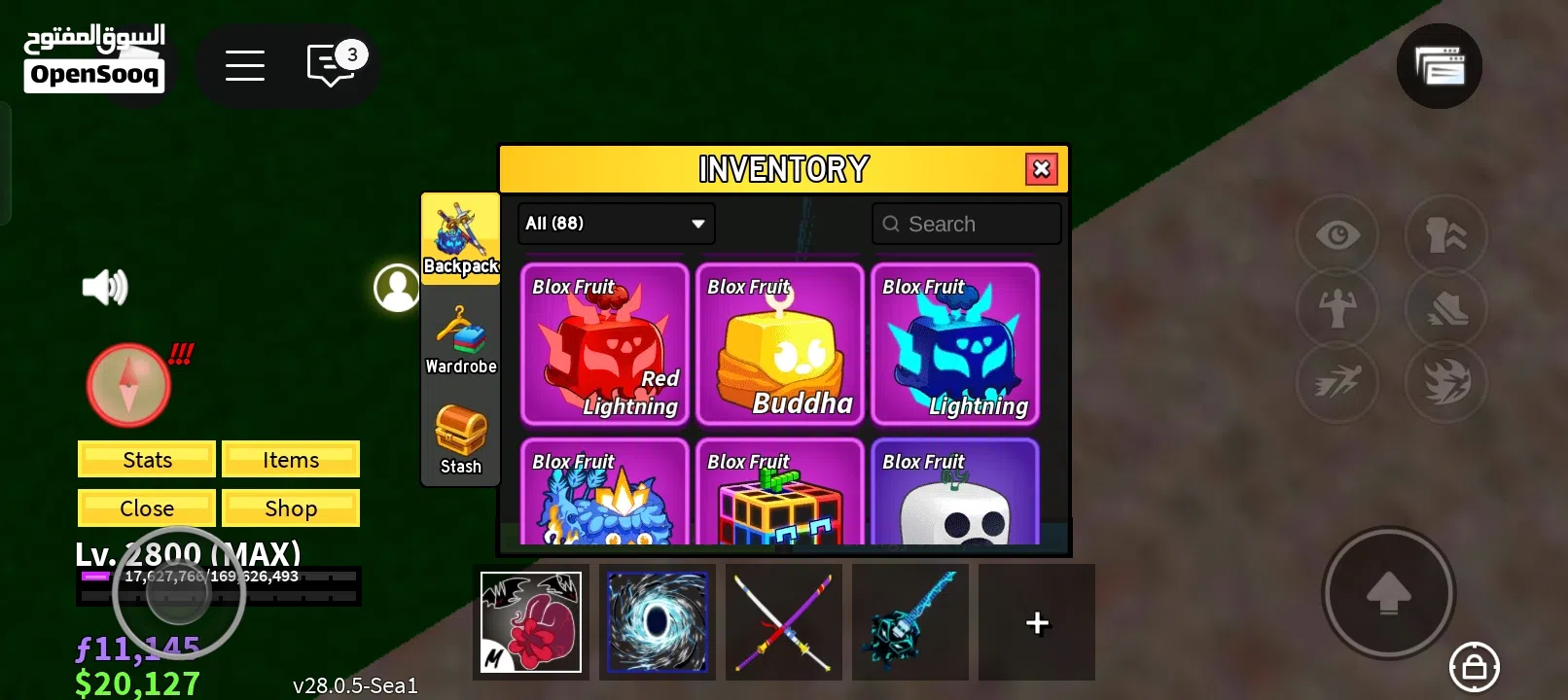
Task: Click the eye ability icon on the right
Action: tap(1336, 234)
